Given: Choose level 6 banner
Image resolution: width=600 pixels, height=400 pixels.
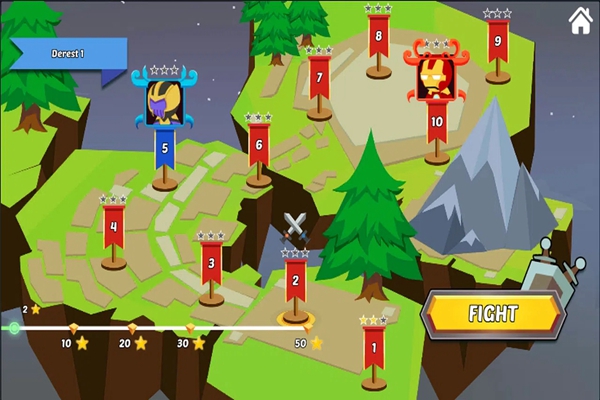Looking at the screenshot, I should click(259, 145).
